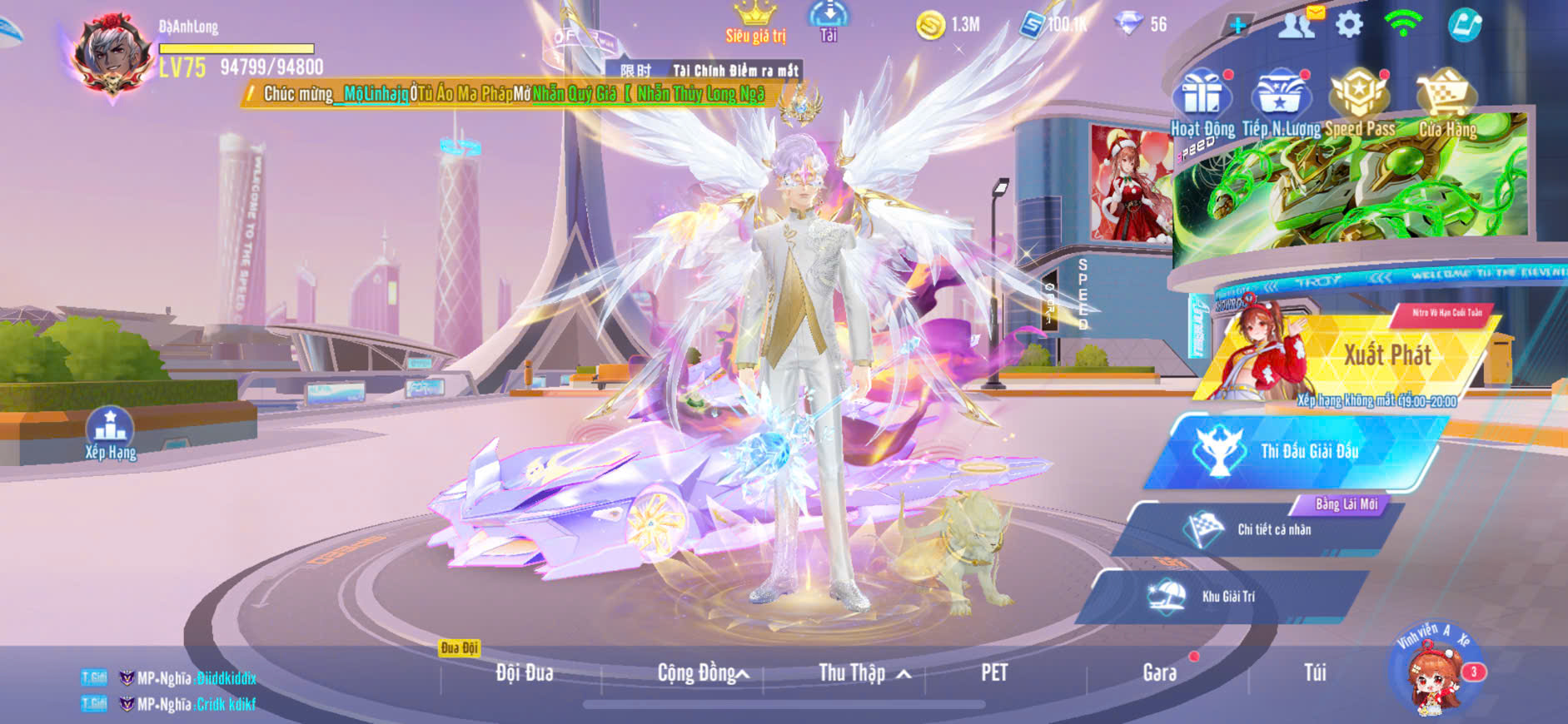
Task: Add currency with the plus button
Action: (x=1238, y=25)
